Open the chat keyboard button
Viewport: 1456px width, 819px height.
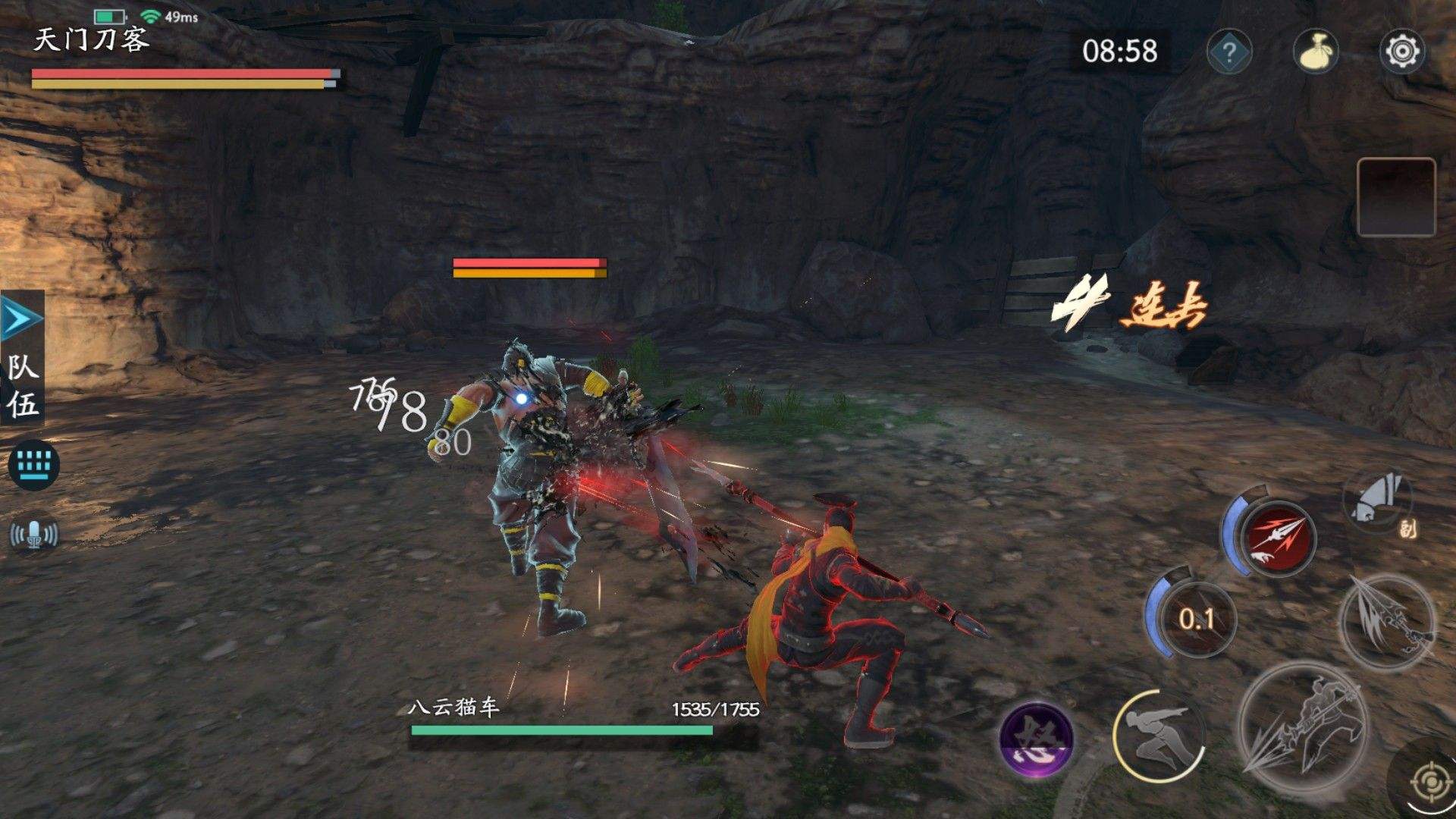pos(33,463)
